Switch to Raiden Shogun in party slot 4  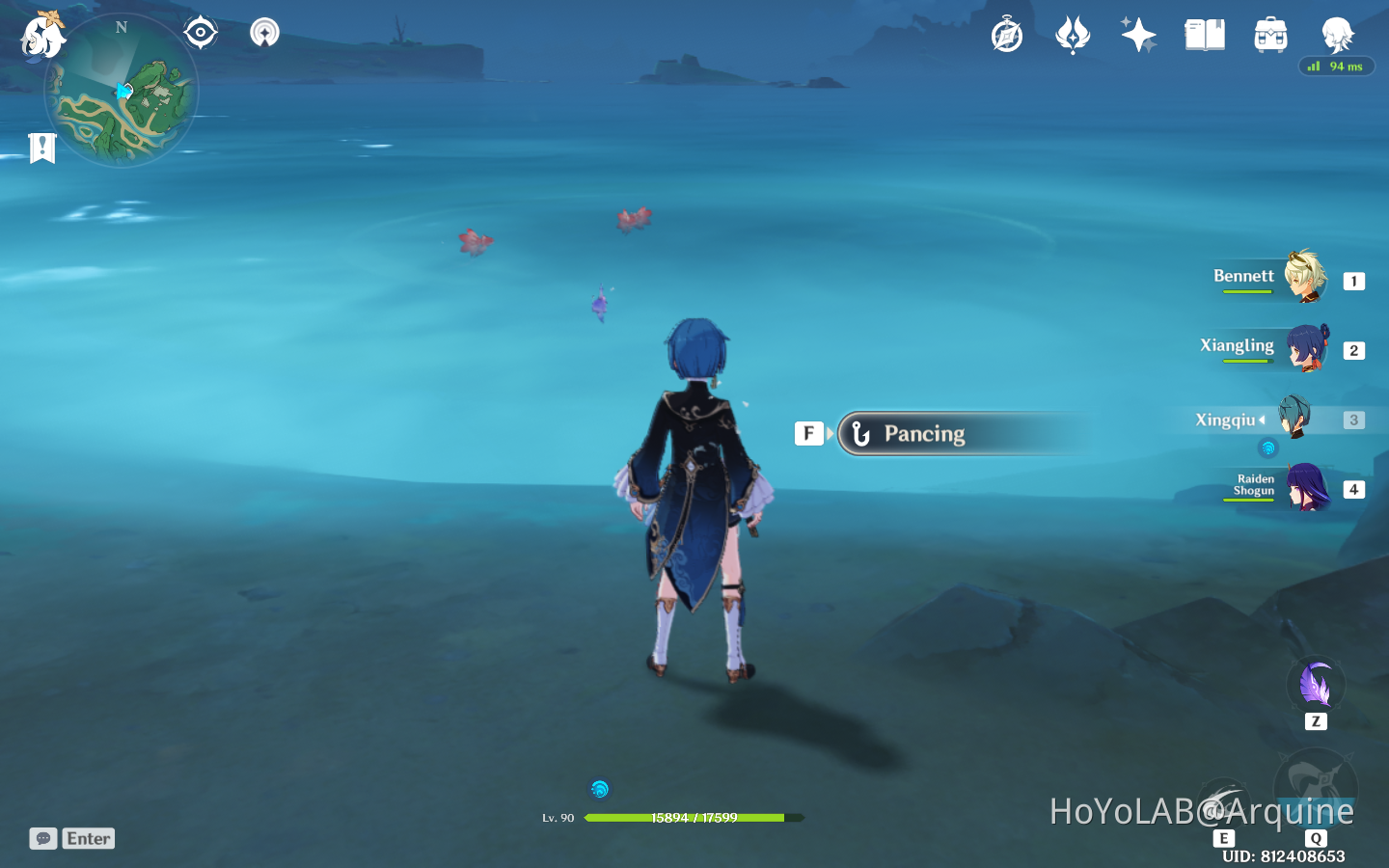(x=1305, y=488)
